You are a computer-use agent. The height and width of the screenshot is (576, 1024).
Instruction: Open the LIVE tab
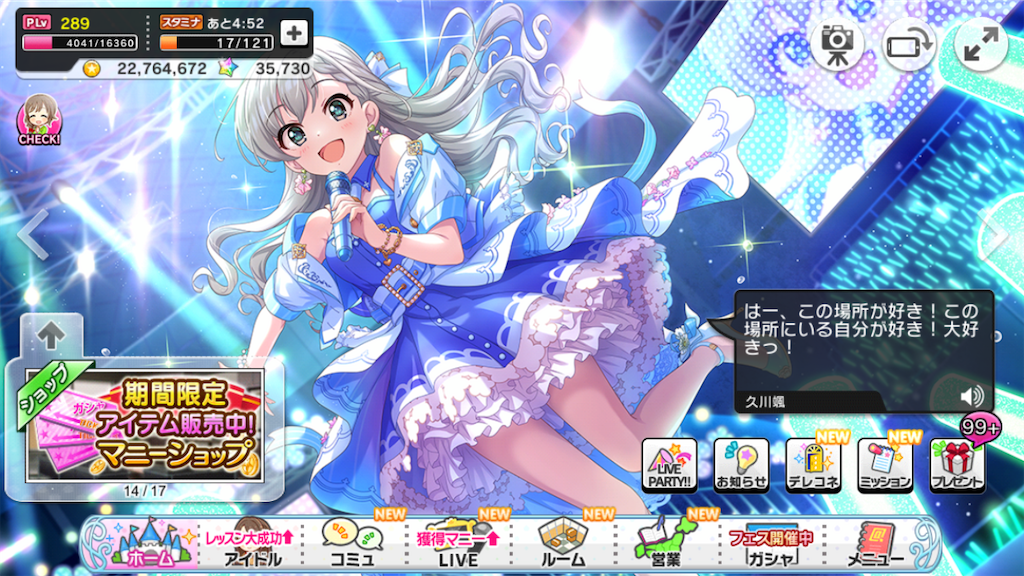pyautogui.click(x=457, y=546)
